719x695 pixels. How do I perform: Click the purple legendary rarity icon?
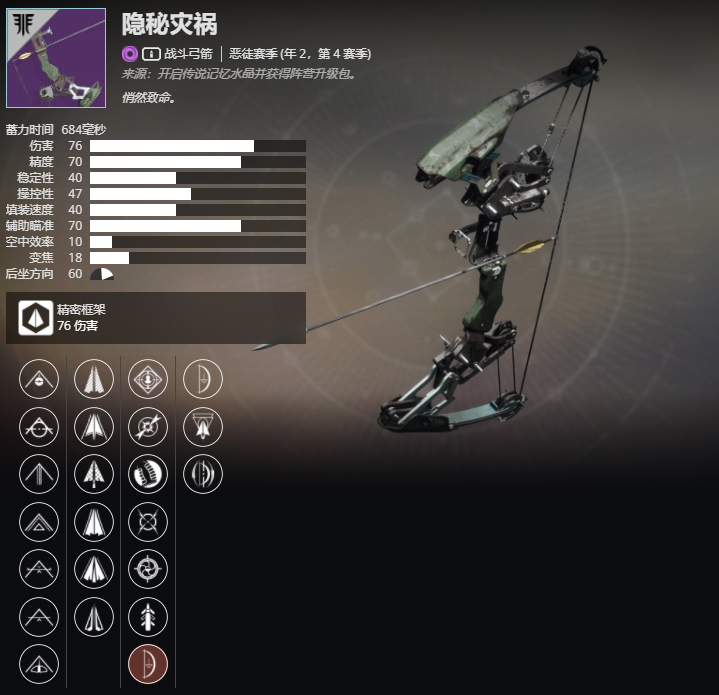pos(129,54)
